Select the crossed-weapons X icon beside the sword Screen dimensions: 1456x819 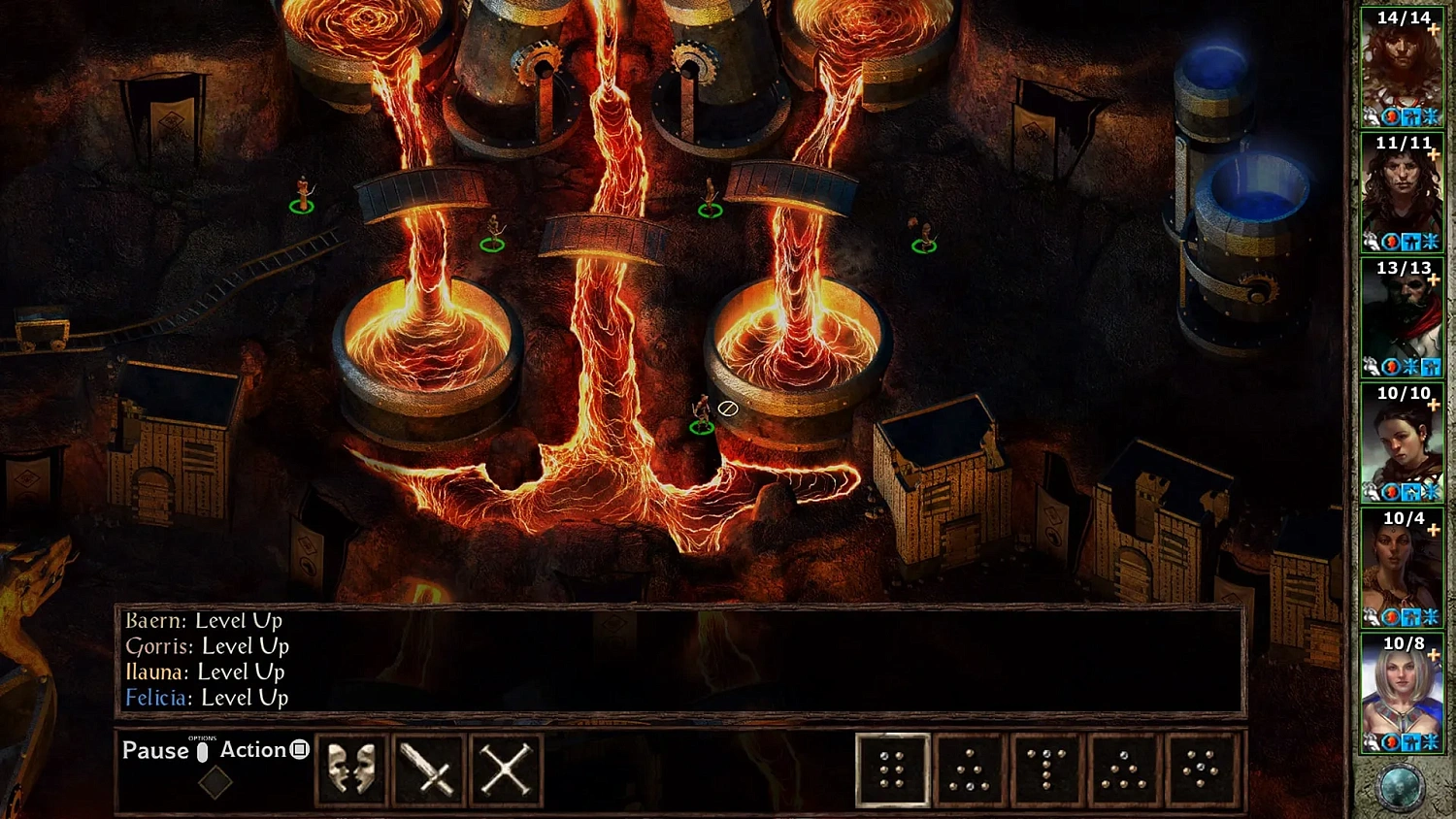(x=506, y=769)
